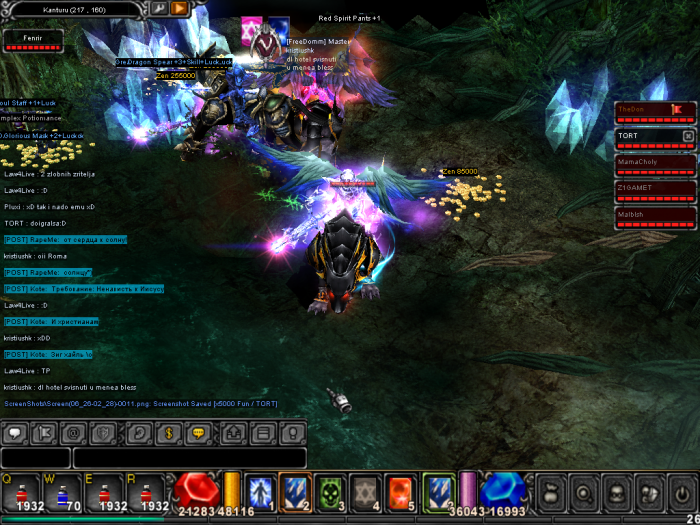
Task: Toggle the @ chat channel button
Action: click(73, 433)
